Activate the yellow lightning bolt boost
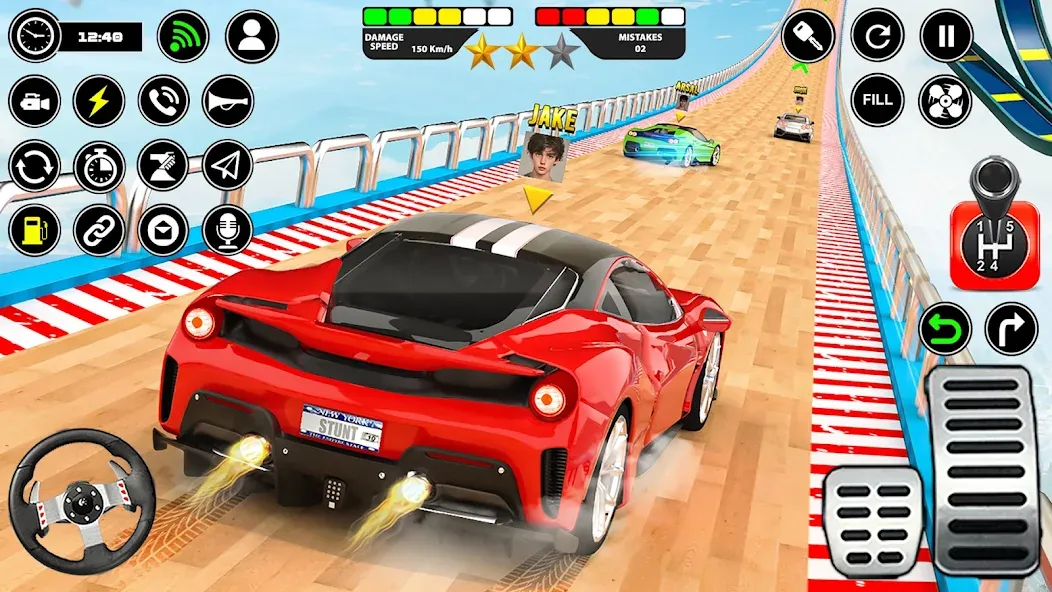The height and width of the screenshot is (592, 1052). [99, 101]
